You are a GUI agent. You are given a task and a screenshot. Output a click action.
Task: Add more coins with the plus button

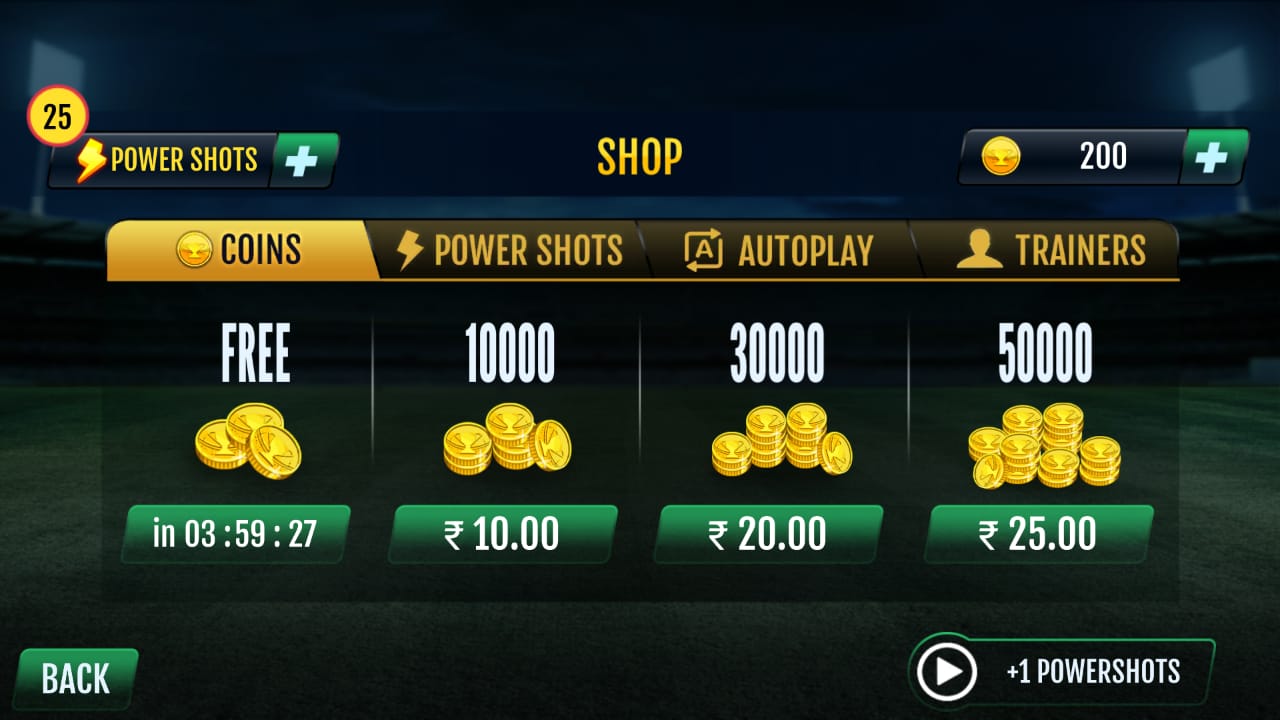coord(1212,158)
